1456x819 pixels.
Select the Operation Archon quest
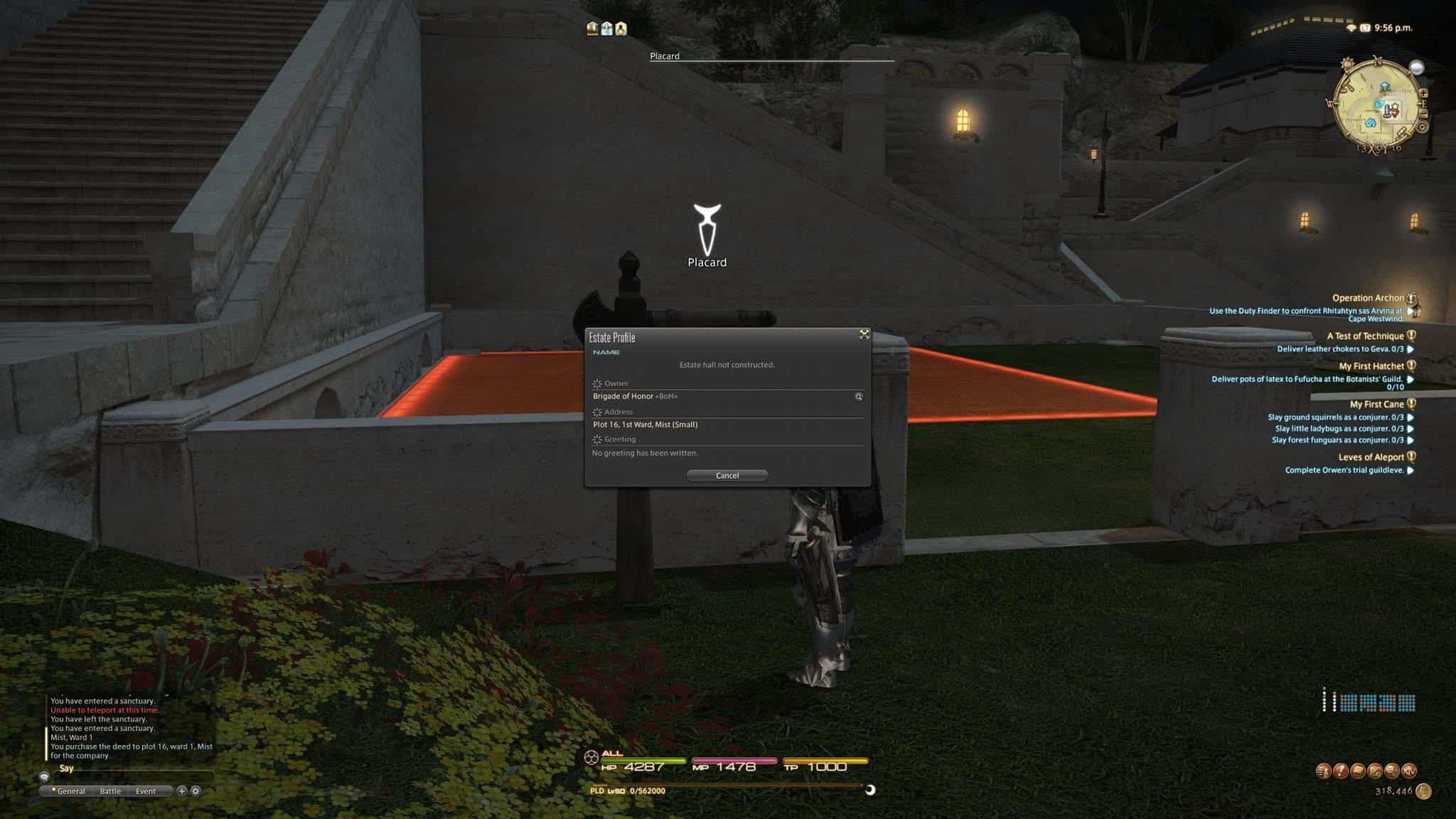(x=1367, y=298)
